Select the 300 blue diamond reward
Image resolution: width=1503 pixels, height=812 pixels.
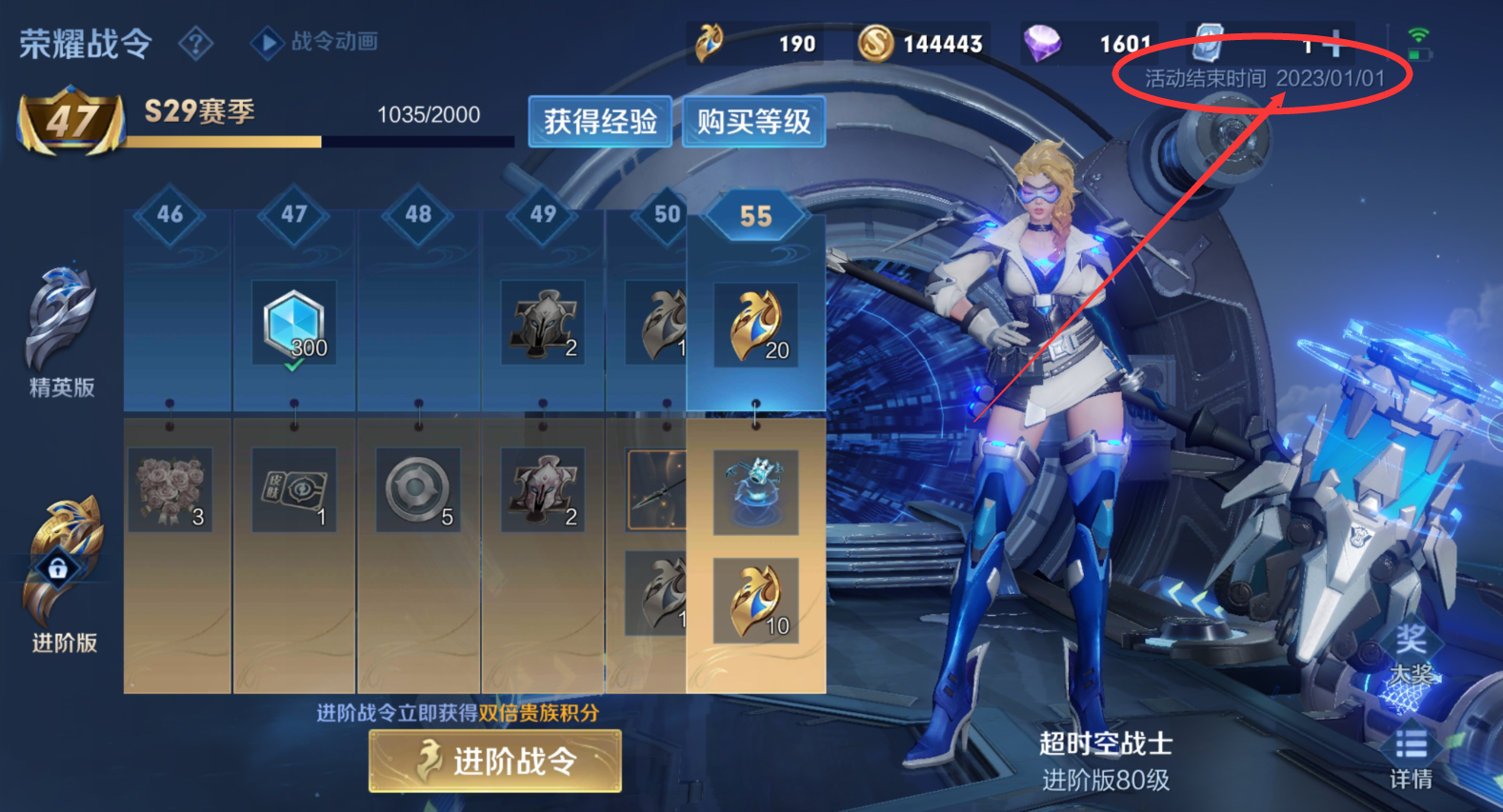pyautogui.click(x=294, y=324)
